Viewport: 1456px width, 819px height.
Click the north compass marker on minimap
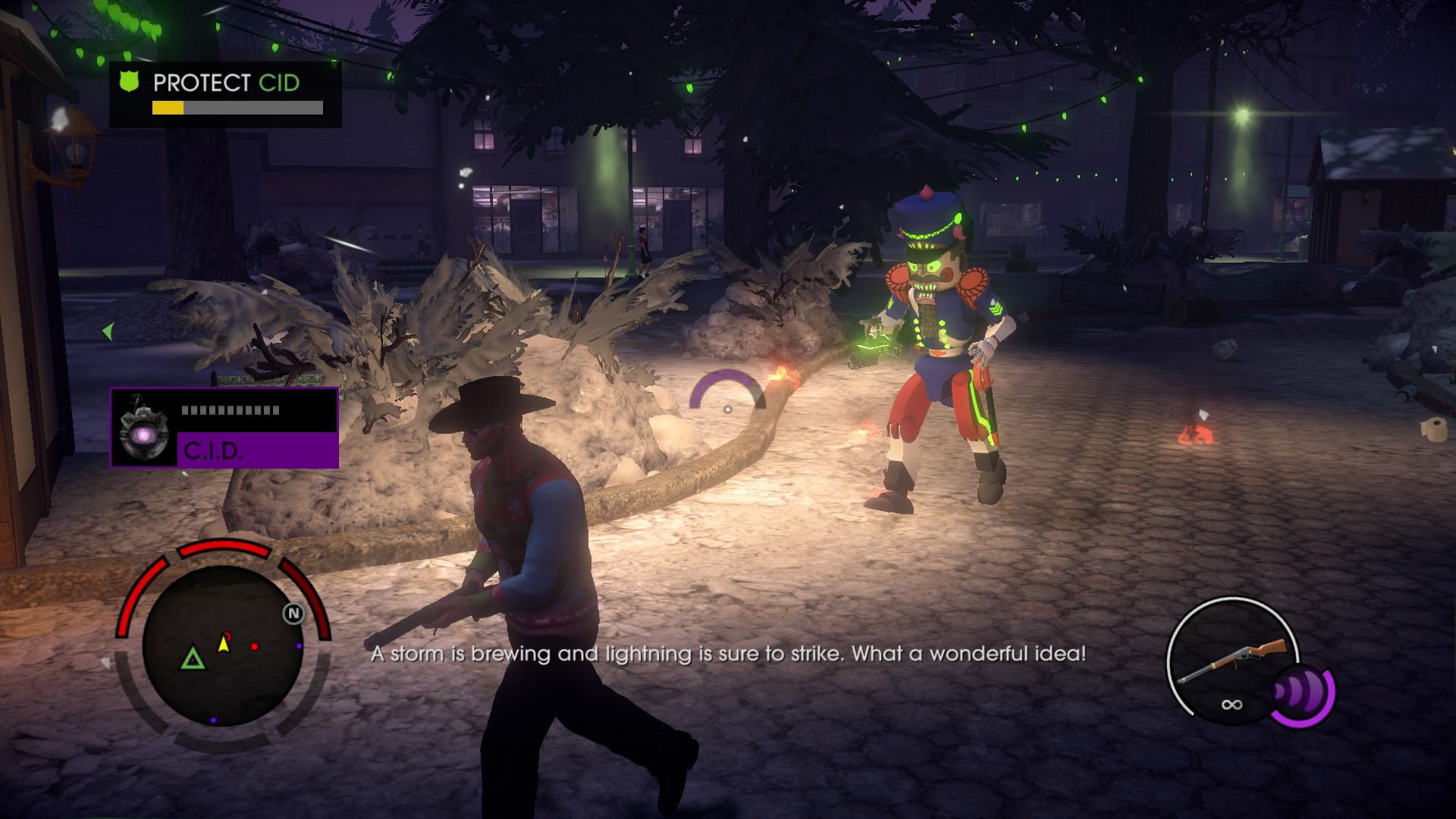pos(293,613)
